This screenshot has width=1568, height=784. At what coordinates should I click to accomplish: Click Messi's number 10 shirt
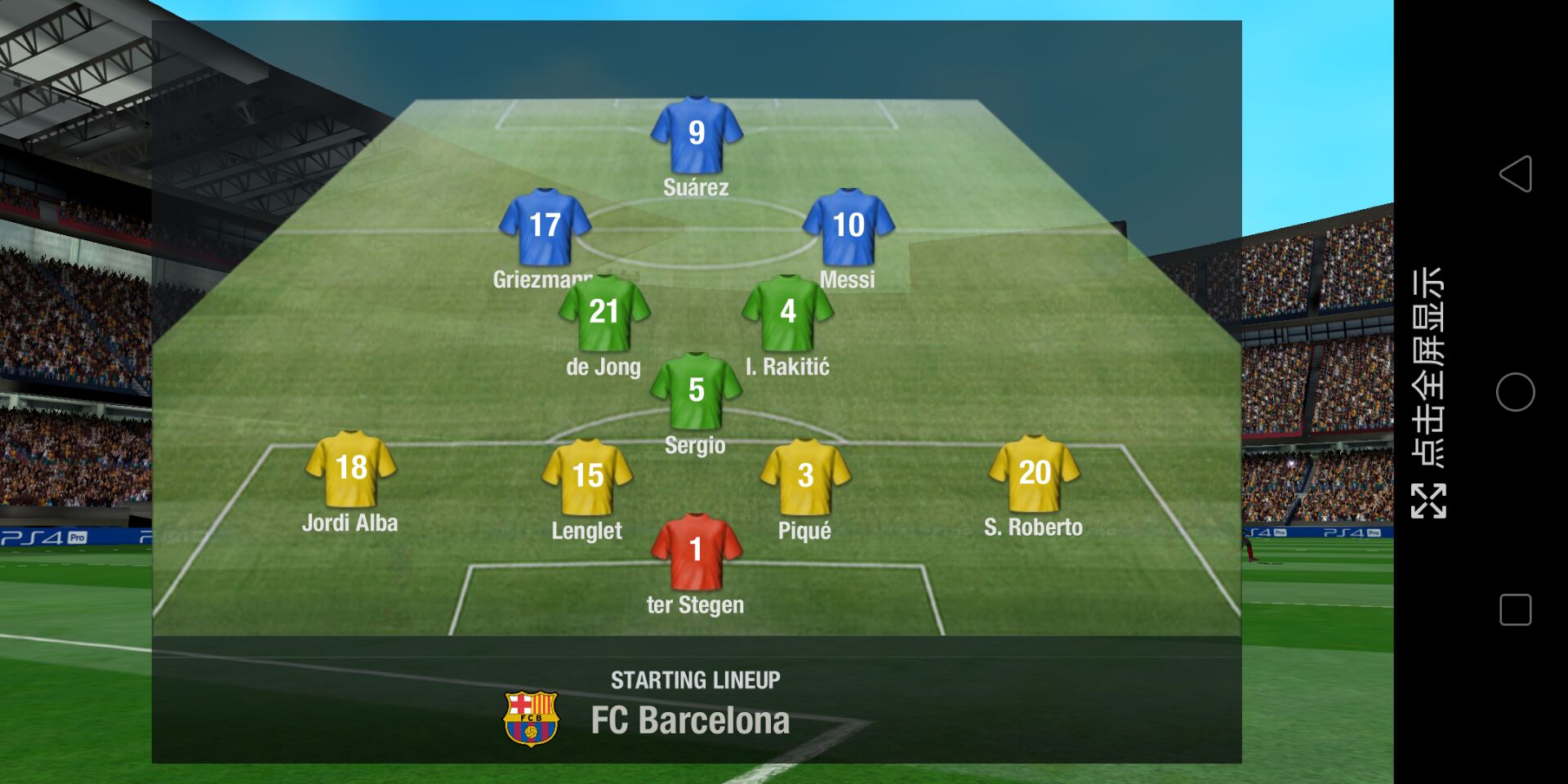coord(849,227)
